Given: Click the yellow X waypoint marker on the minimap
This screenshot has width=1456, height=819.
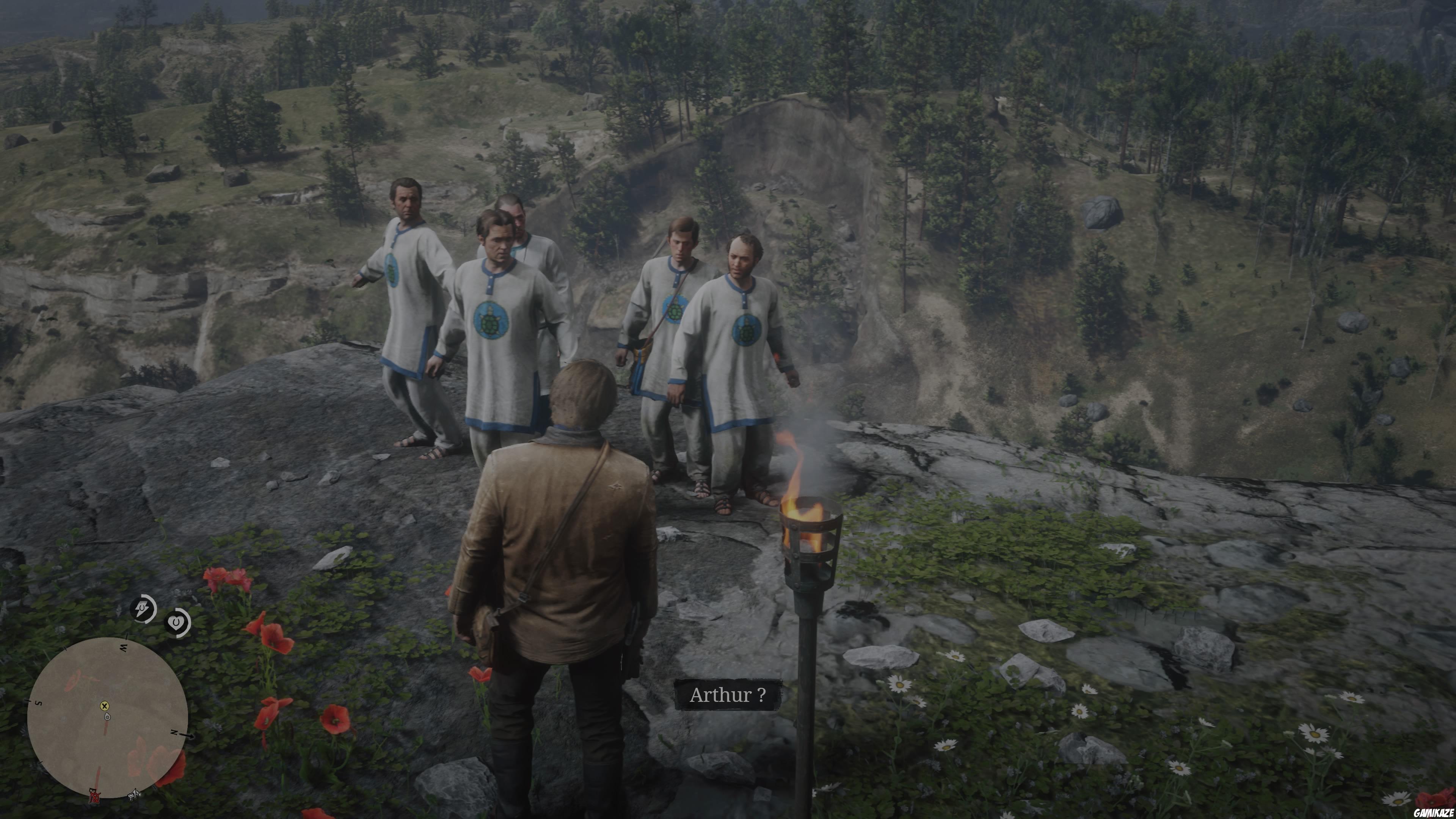Looking at the screenshot, I should point(105,706).
